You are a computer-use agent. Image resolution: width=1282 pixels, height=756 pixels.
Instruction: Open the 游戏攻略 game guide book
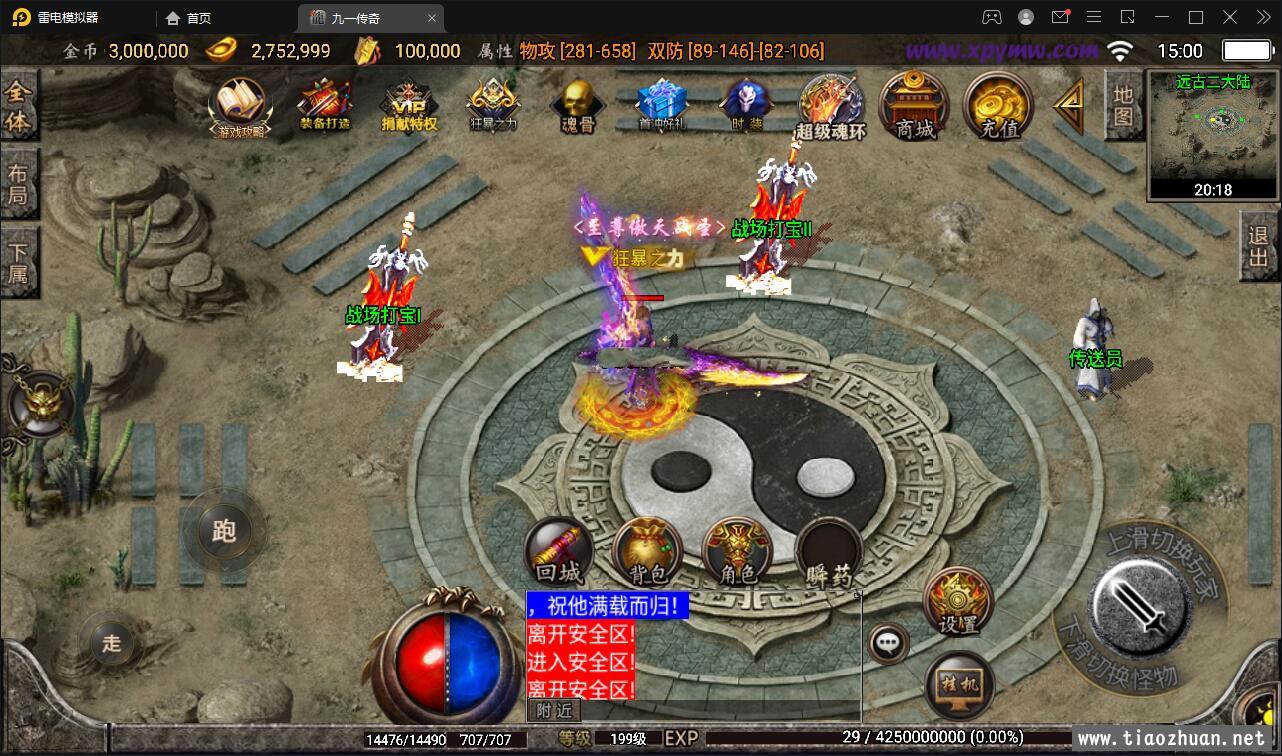(x=241, y=104)
